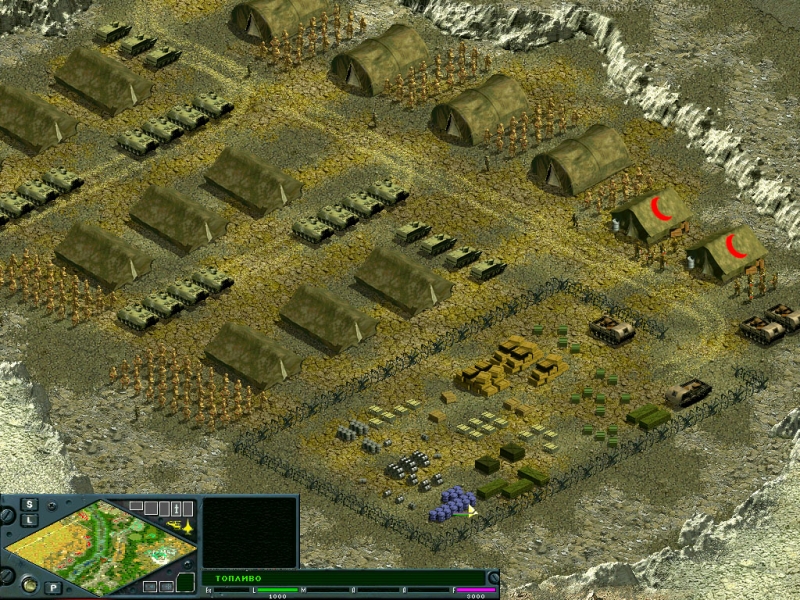Click the P button below the minimap
This screenshot has width=800, height=600.
[53, 587]
